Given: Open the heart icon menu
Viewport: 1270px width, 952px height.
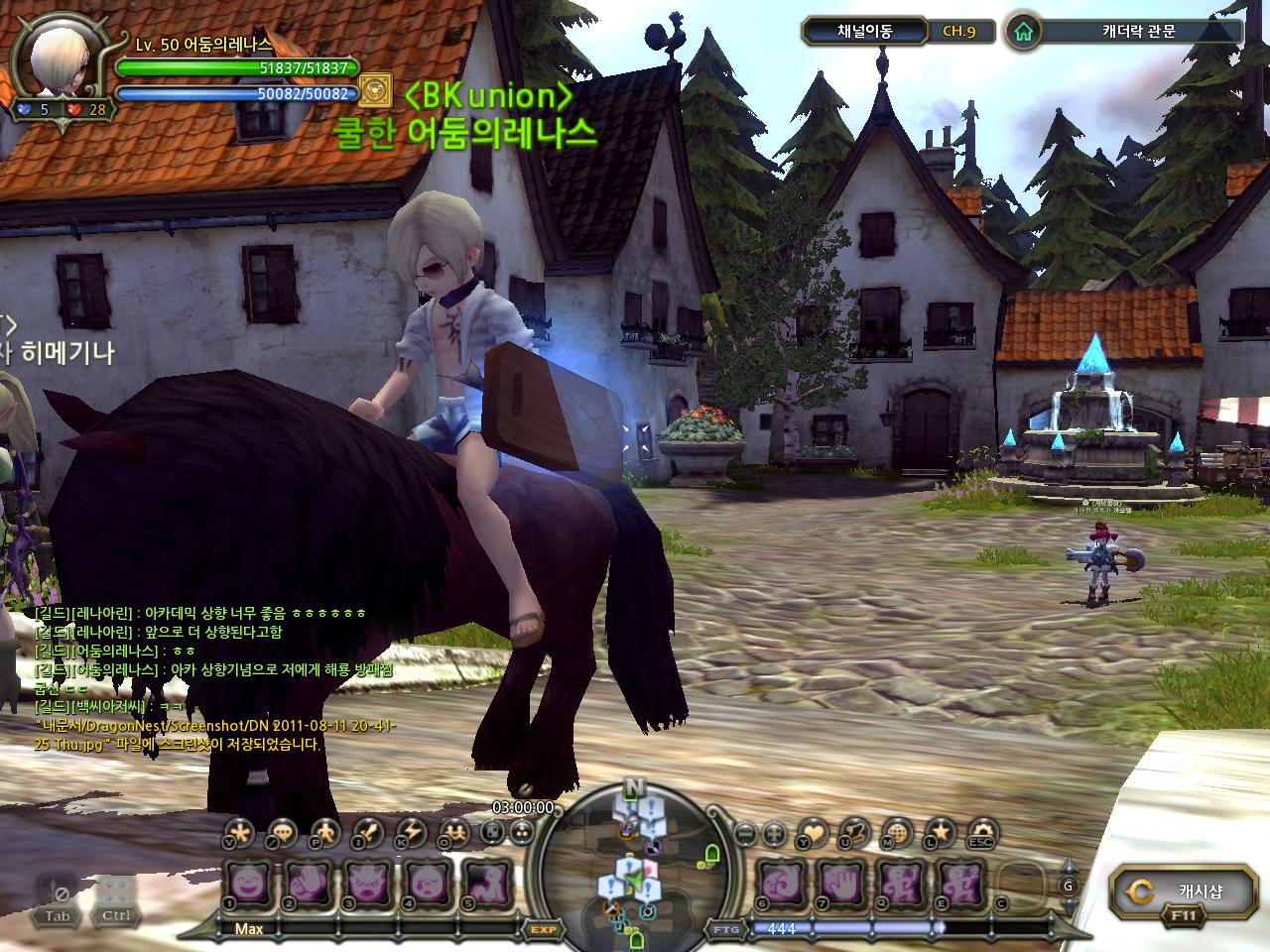Looking at the screenshot, I should pos(813,833).
